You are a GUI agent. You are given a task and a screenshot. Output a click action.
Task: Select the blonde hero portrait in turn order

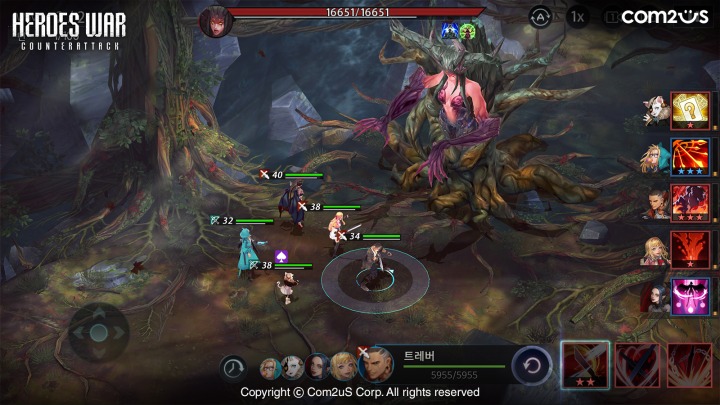click(x=343, y=367)
